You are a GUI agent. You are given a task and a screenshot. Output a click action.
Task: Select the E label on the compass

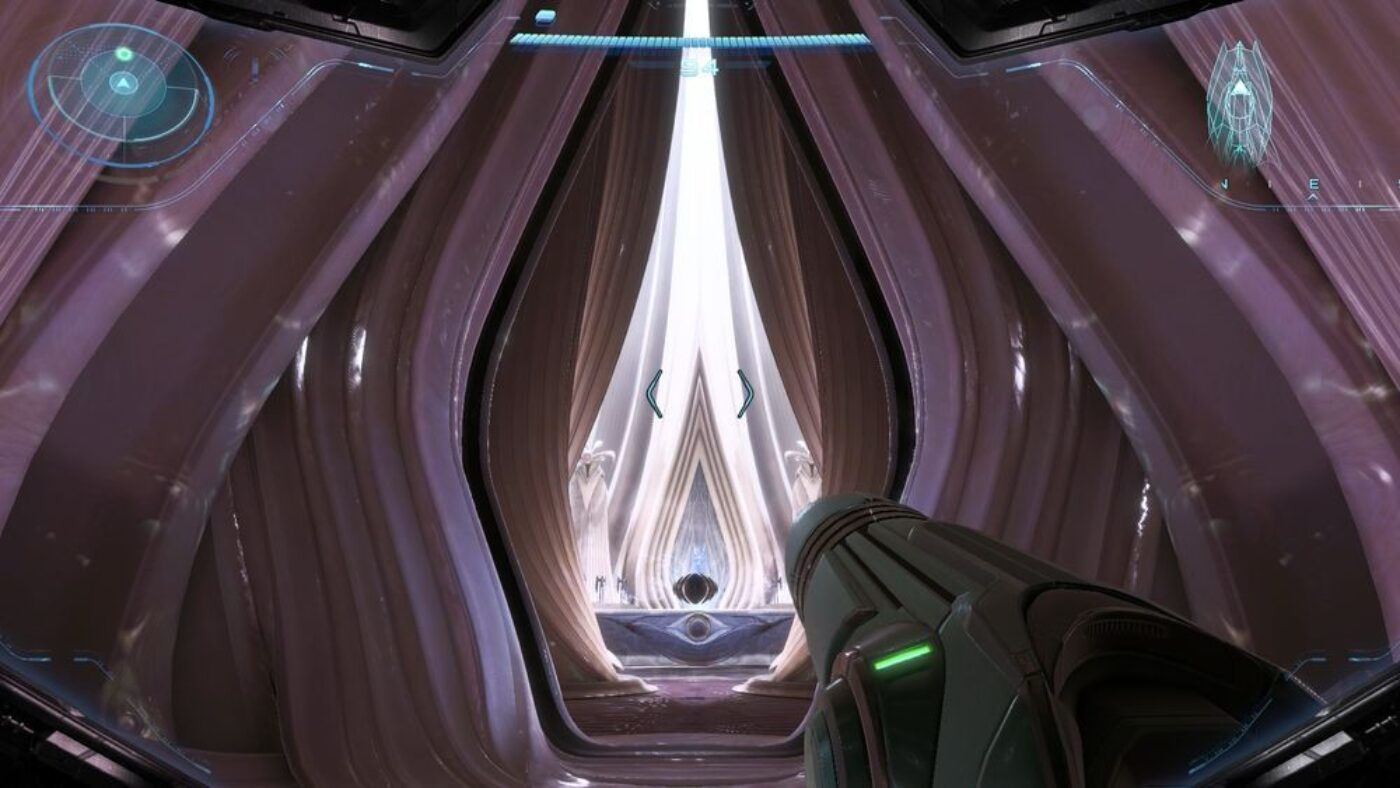pyautogui.click(x=1313, y=181)
